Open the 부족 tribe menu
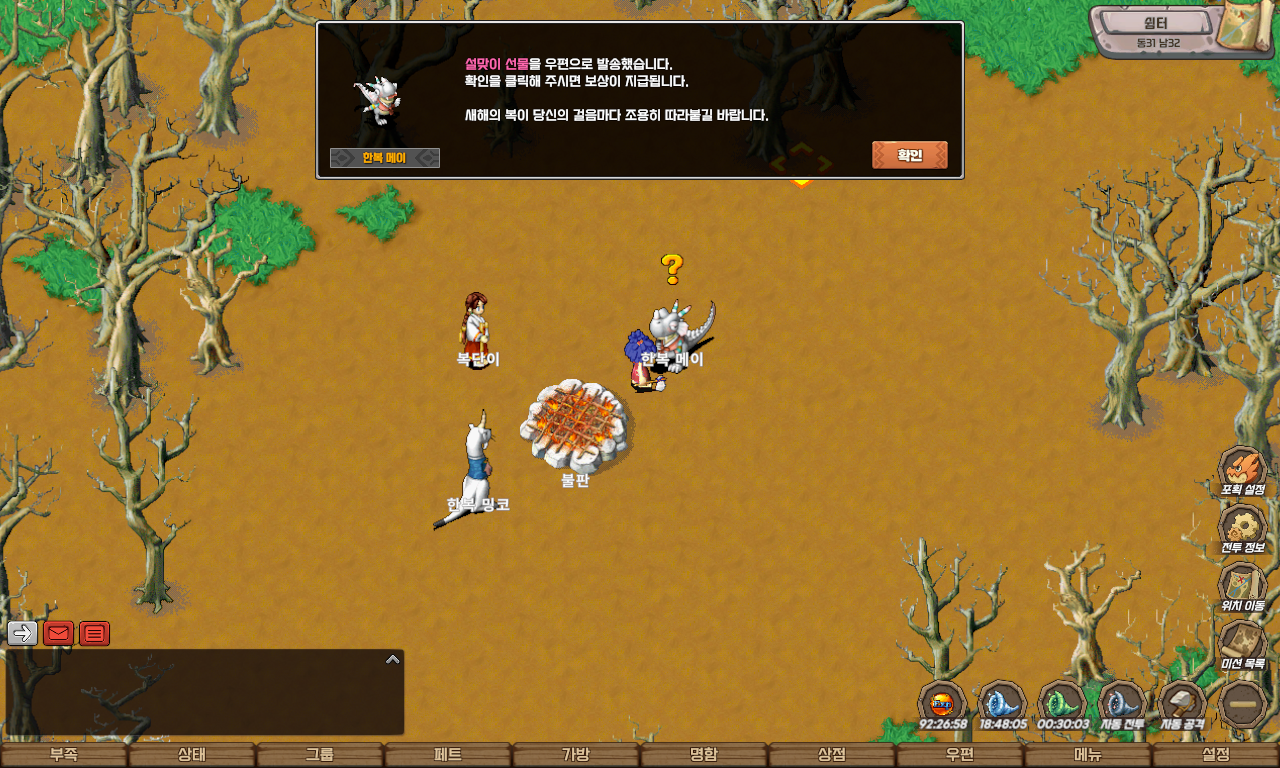Screen dimensions: 1280x768 pyautogui.click(x=64, y=755)
